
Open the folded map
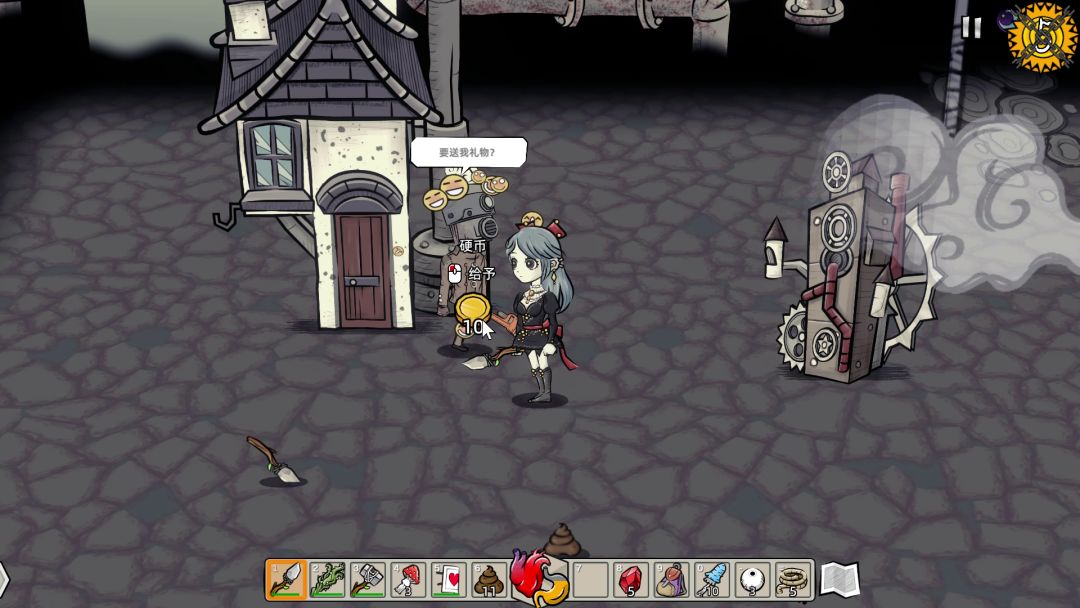pyautogui.click(x=839, y=578)
